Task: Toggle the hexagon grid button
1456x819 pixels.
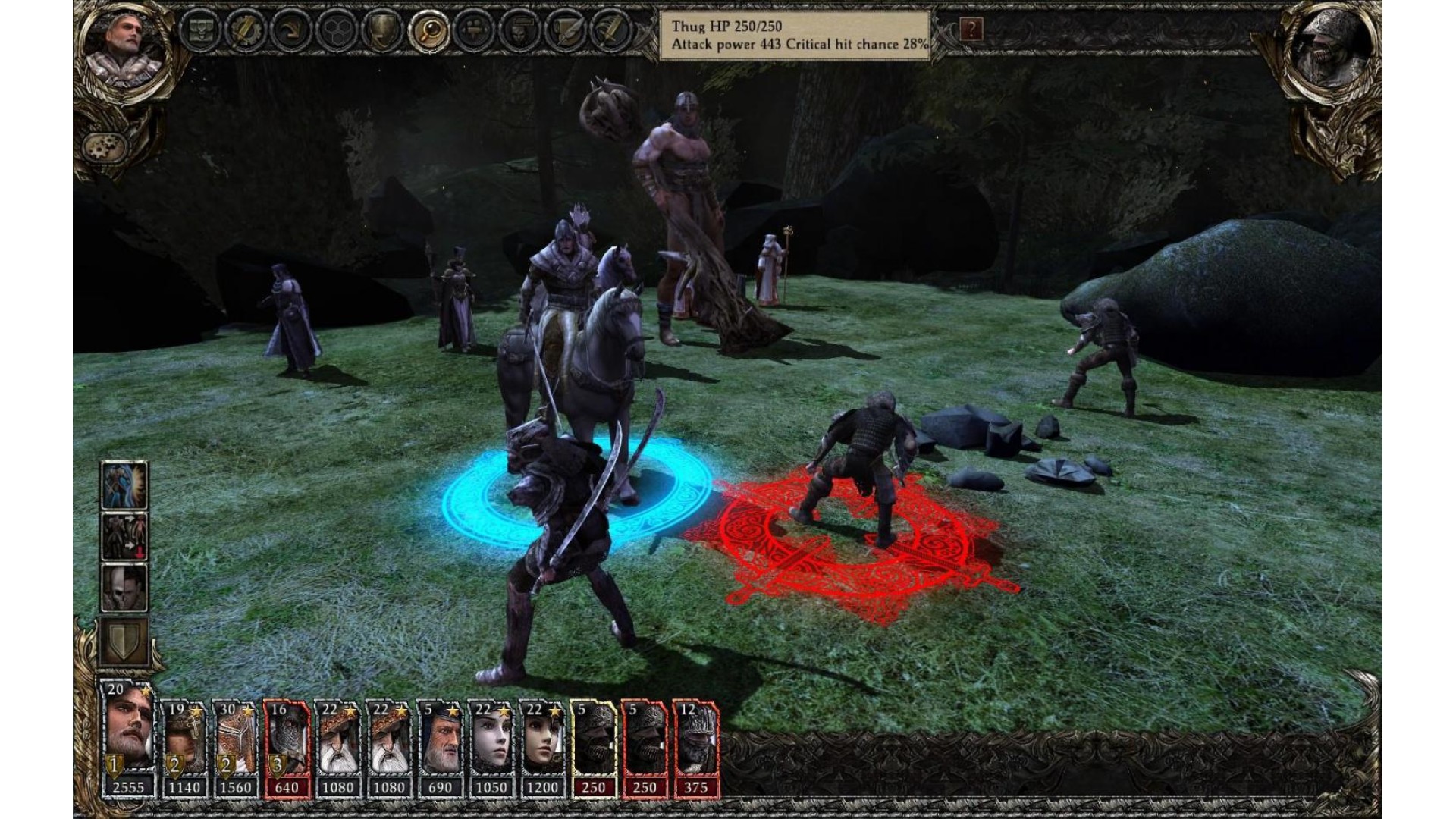Action: coord(337,31)
